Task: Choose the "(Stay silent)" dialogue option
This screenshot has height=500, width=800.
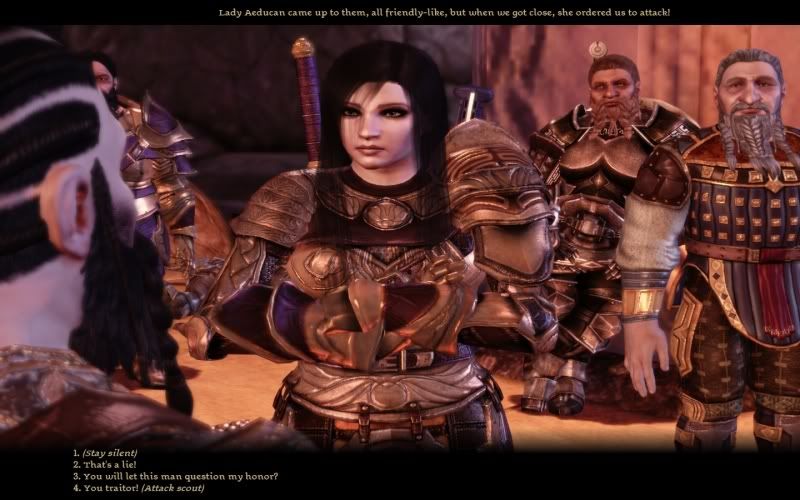Action: tap(110, 453)
